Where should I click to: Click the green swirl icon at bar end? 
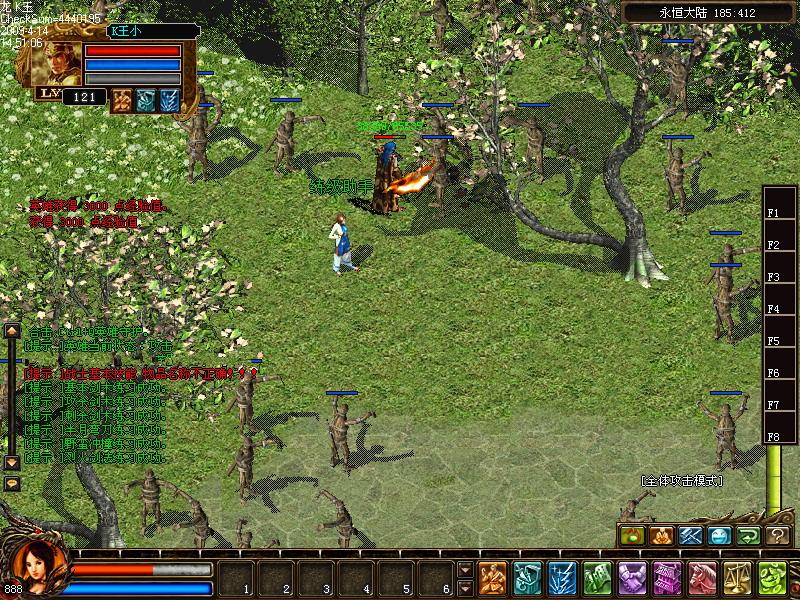pyautogui.click(x=771, y=577)
